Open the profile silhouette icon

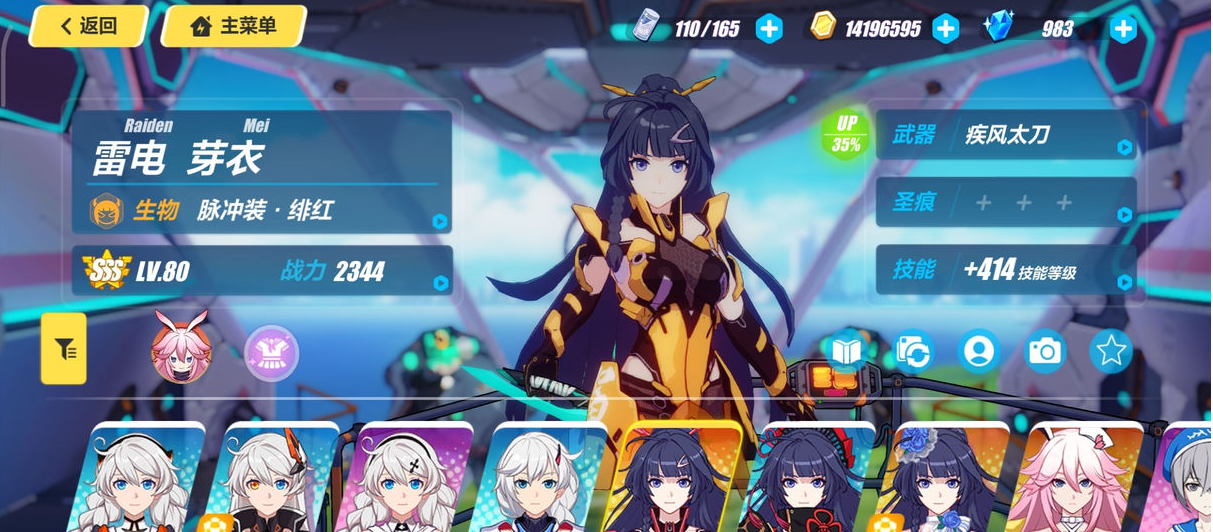click(x=979, y=351)
